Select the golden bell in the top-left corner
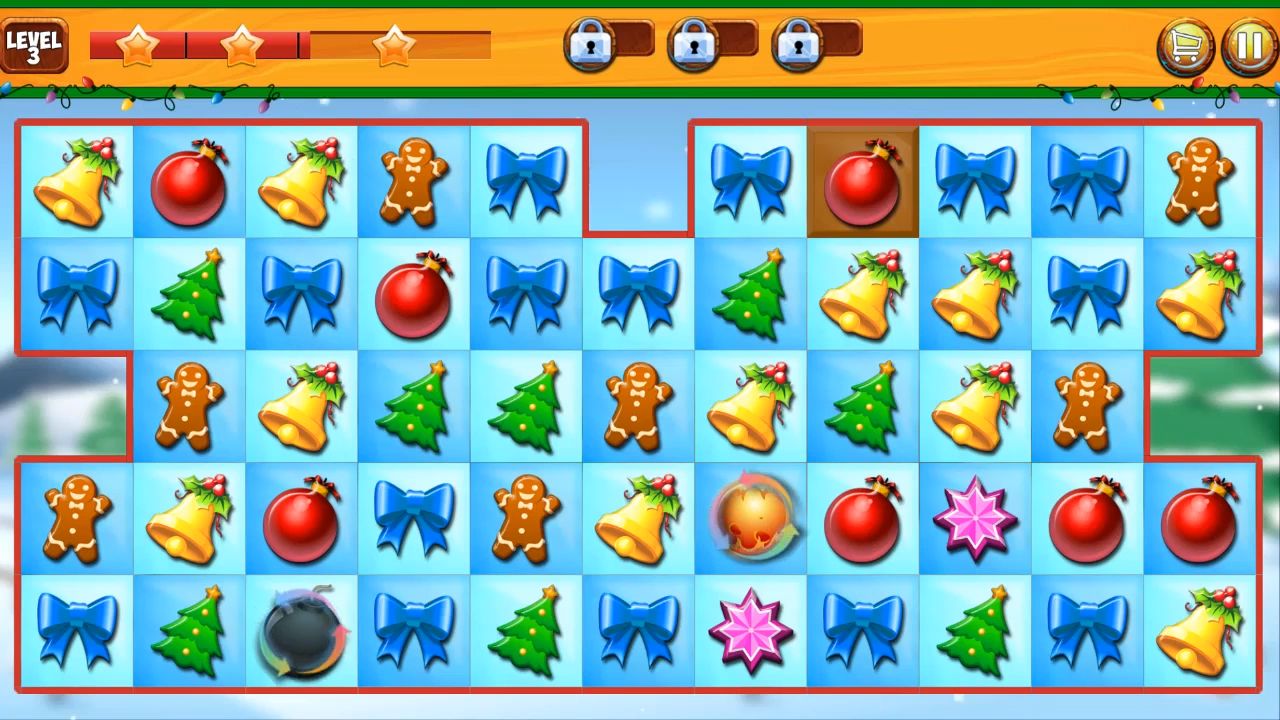Screen dimensions: 1280x720 click(75, 182)
